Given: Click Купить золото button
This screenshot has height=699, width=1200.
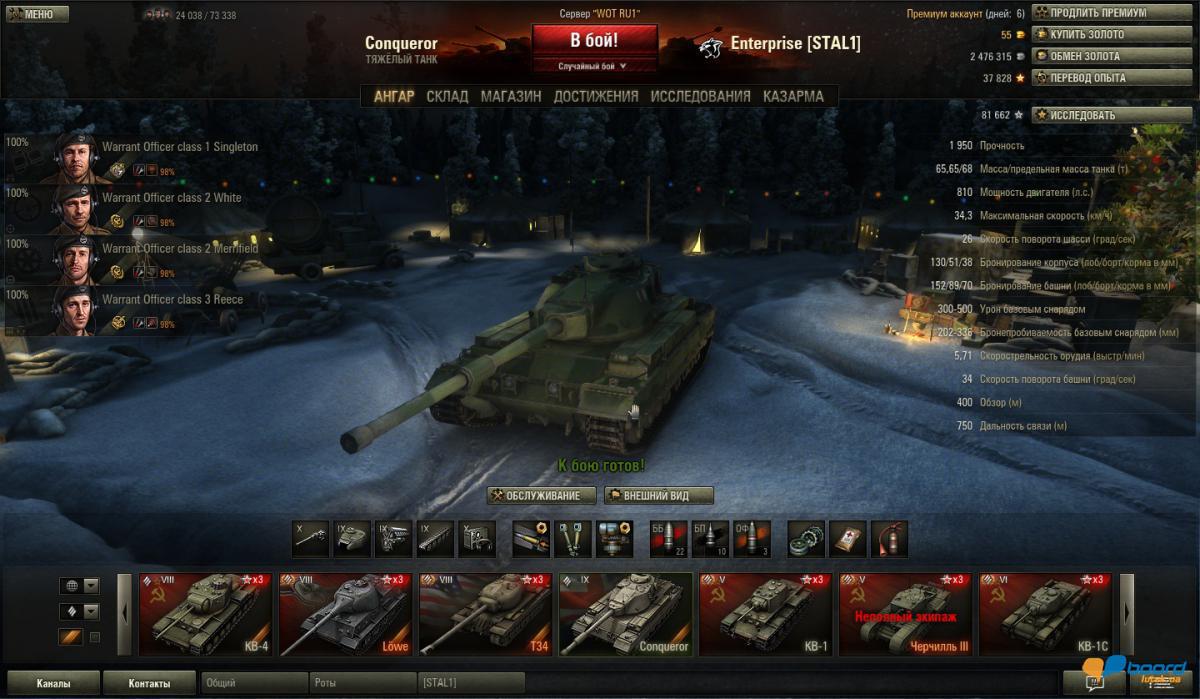Looking at the screenshot, I should [1086, 35].
